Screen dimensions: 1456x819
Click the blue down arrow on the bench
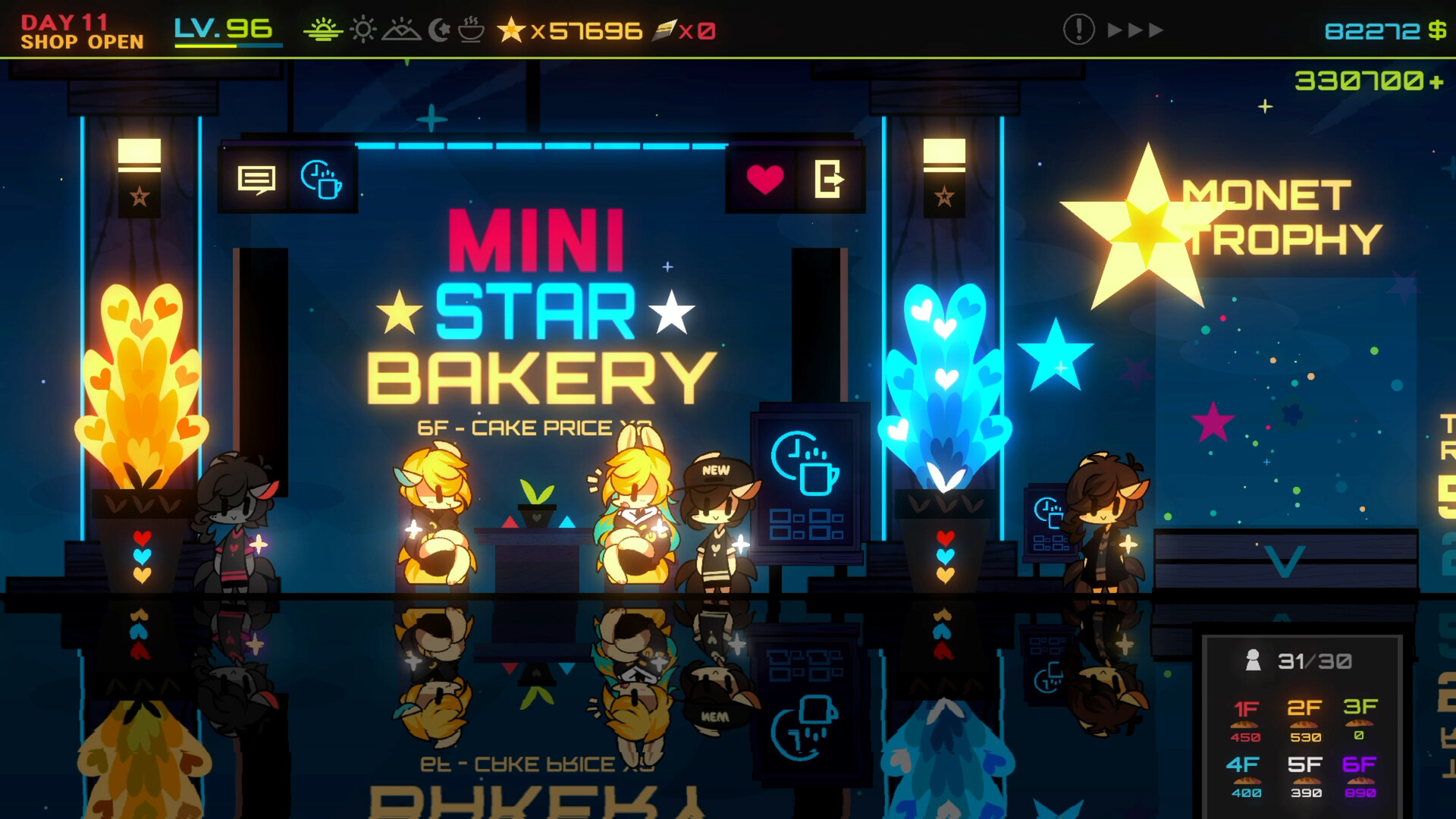coord(1285,561)
